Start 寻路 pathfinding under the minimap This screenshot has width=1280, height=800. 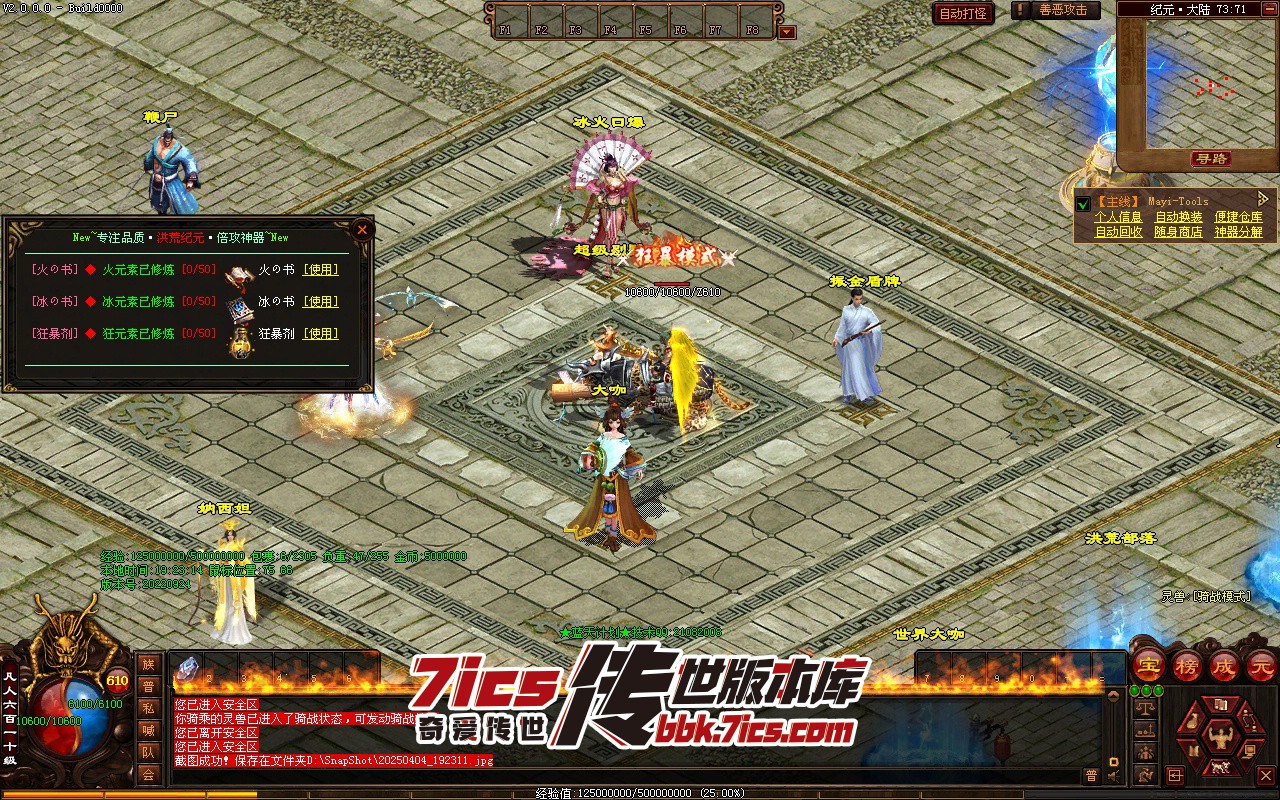(1212, 159)
